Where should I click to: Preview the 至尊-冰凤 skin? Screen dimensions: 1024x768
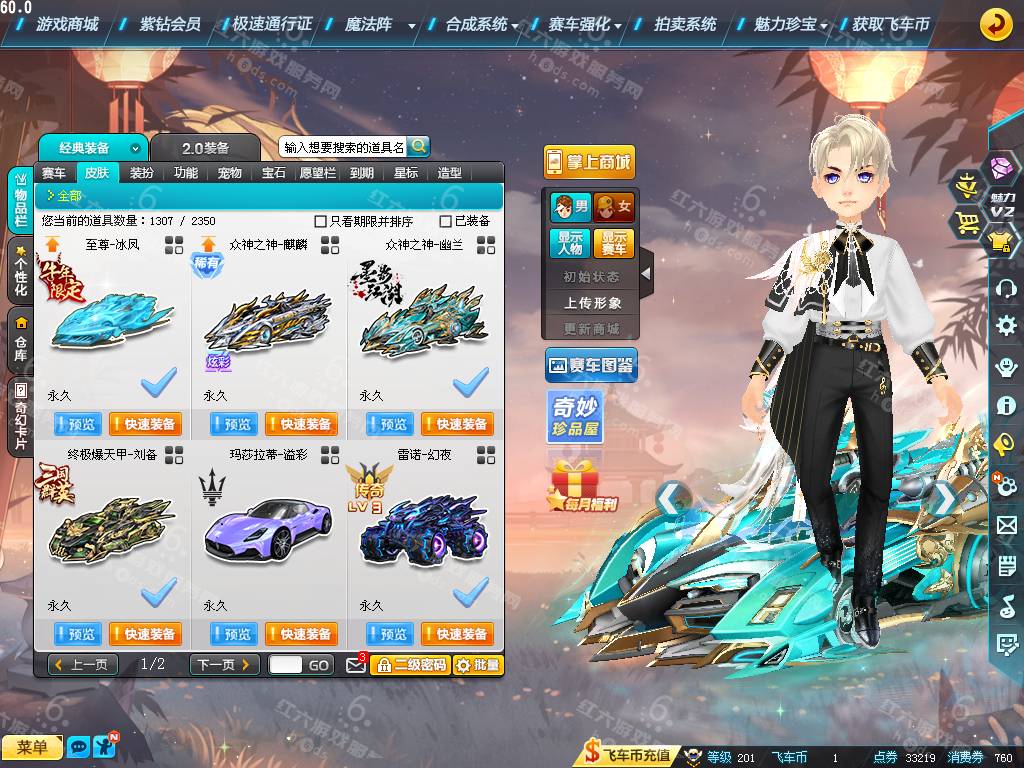point(76,424)
